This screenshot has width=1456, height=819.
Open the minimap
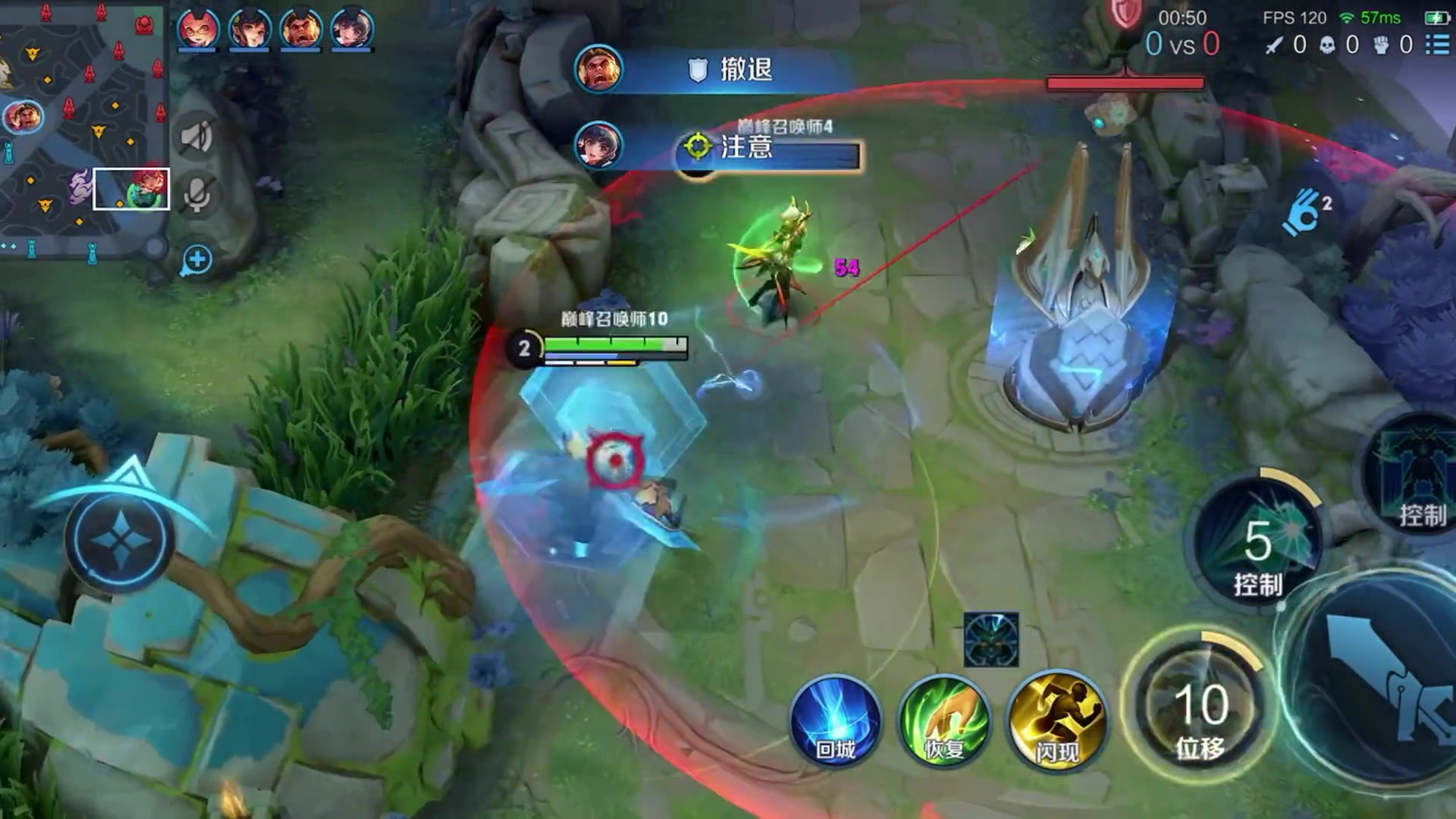click(x=82, y=129)
